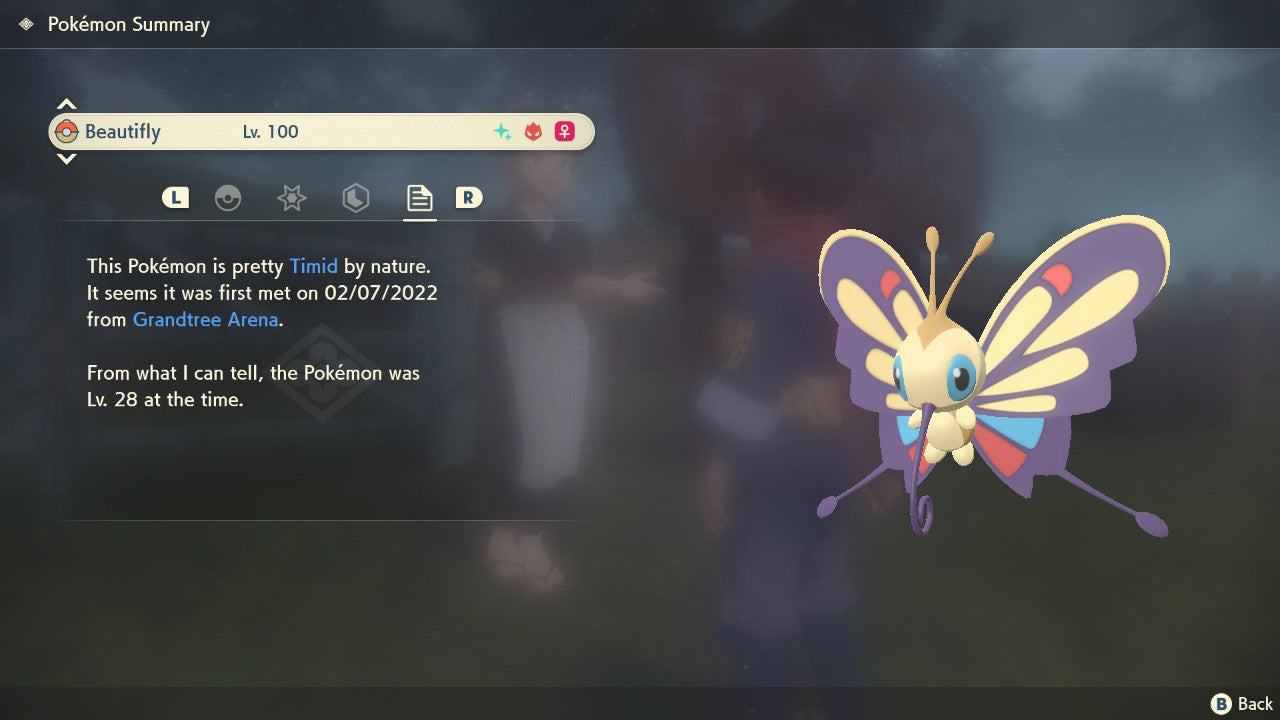This screenshot has height=720, width=1280.
Task: Select the female gender symbol icon
Action: (x=565, y=131)
